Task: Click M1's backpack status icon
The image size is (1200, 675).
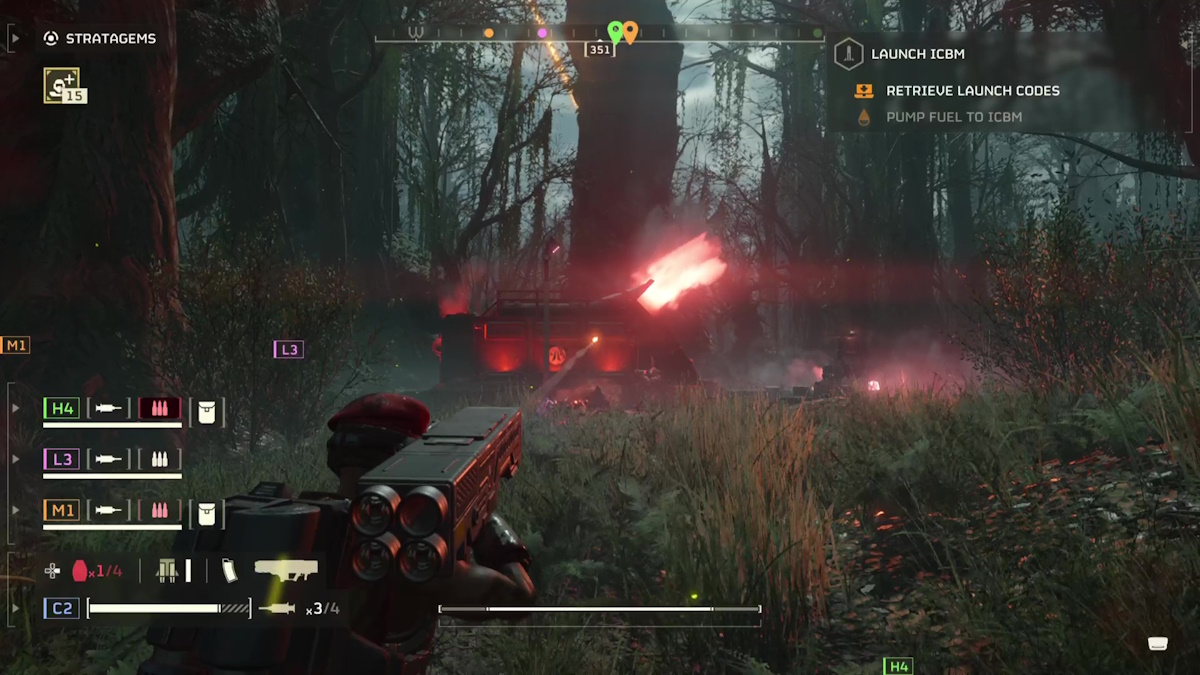Action: pyautogui.click(x=207, y=512)
